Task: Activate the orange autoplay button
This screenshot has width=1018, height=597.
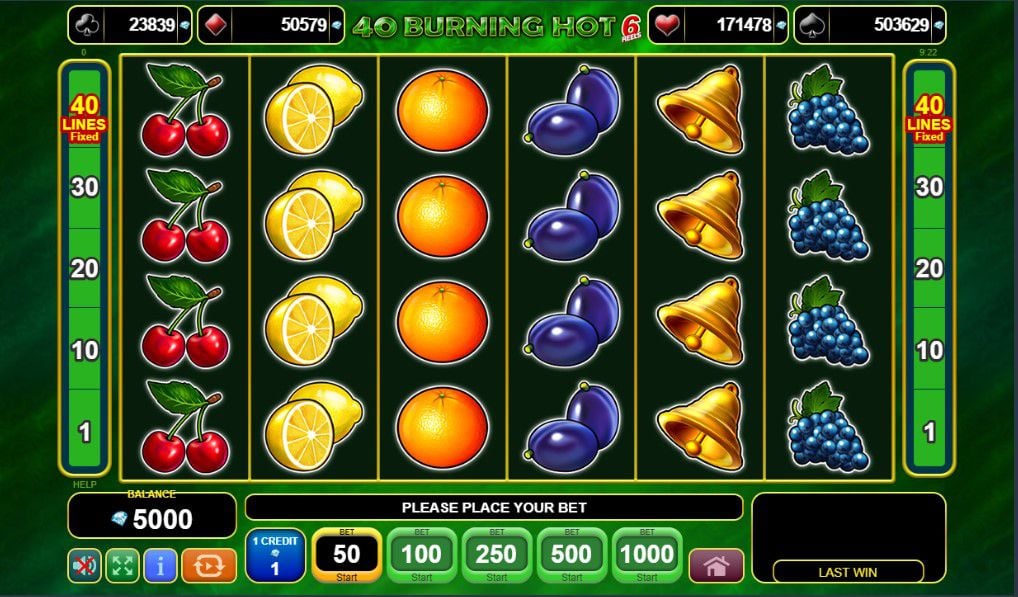Action: point(209,566)
